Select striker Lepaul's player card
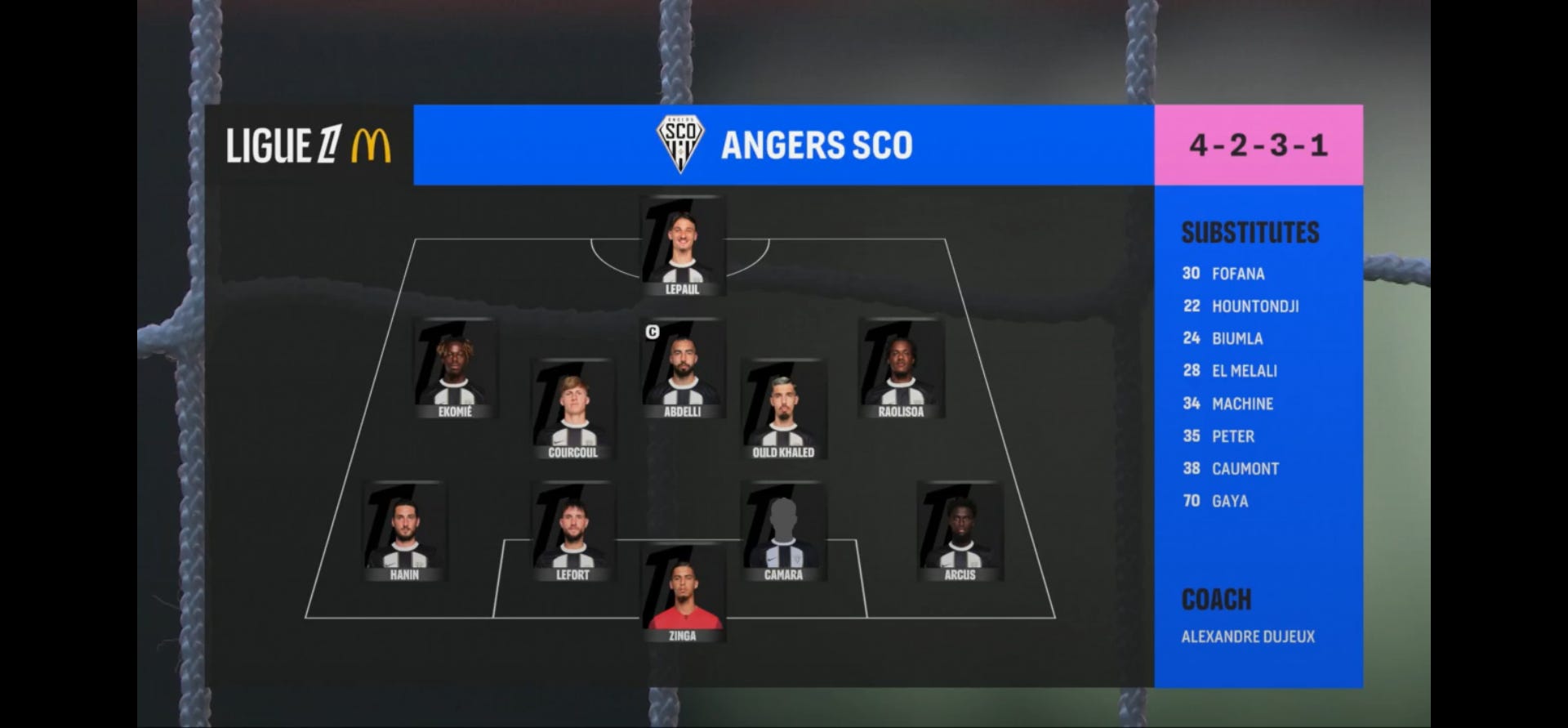Viewport: 1568px width, 728px height. pos(683,245)
